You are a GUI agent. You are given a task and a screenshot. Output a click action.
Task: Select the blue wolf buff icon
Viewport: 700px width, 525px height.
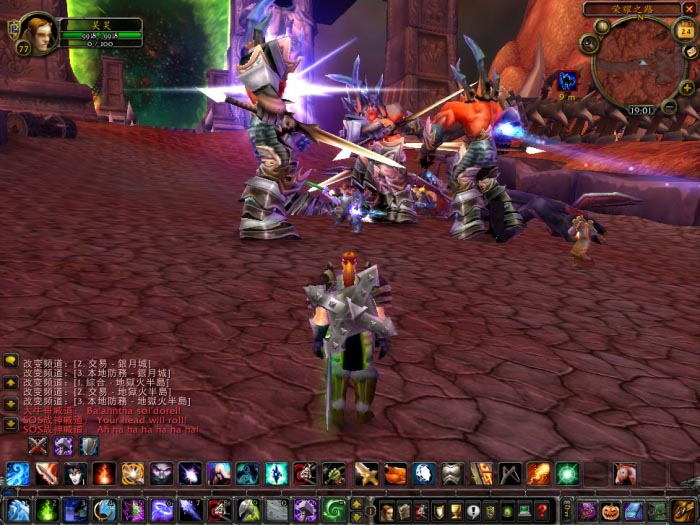click(x=566, y=79)
